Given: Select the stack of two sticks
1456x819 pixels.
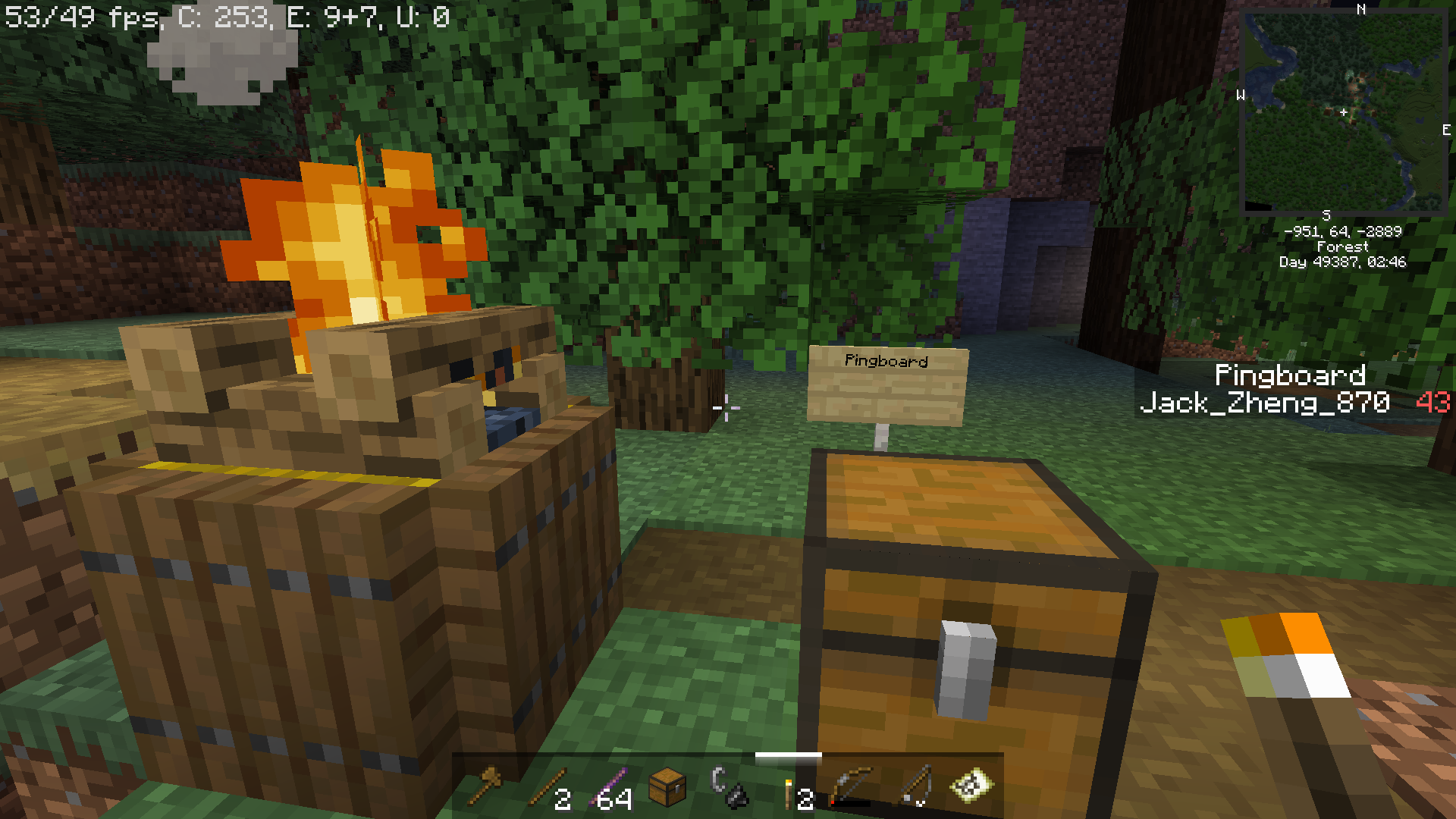Looking at the screenshot, I should (547, 786).
